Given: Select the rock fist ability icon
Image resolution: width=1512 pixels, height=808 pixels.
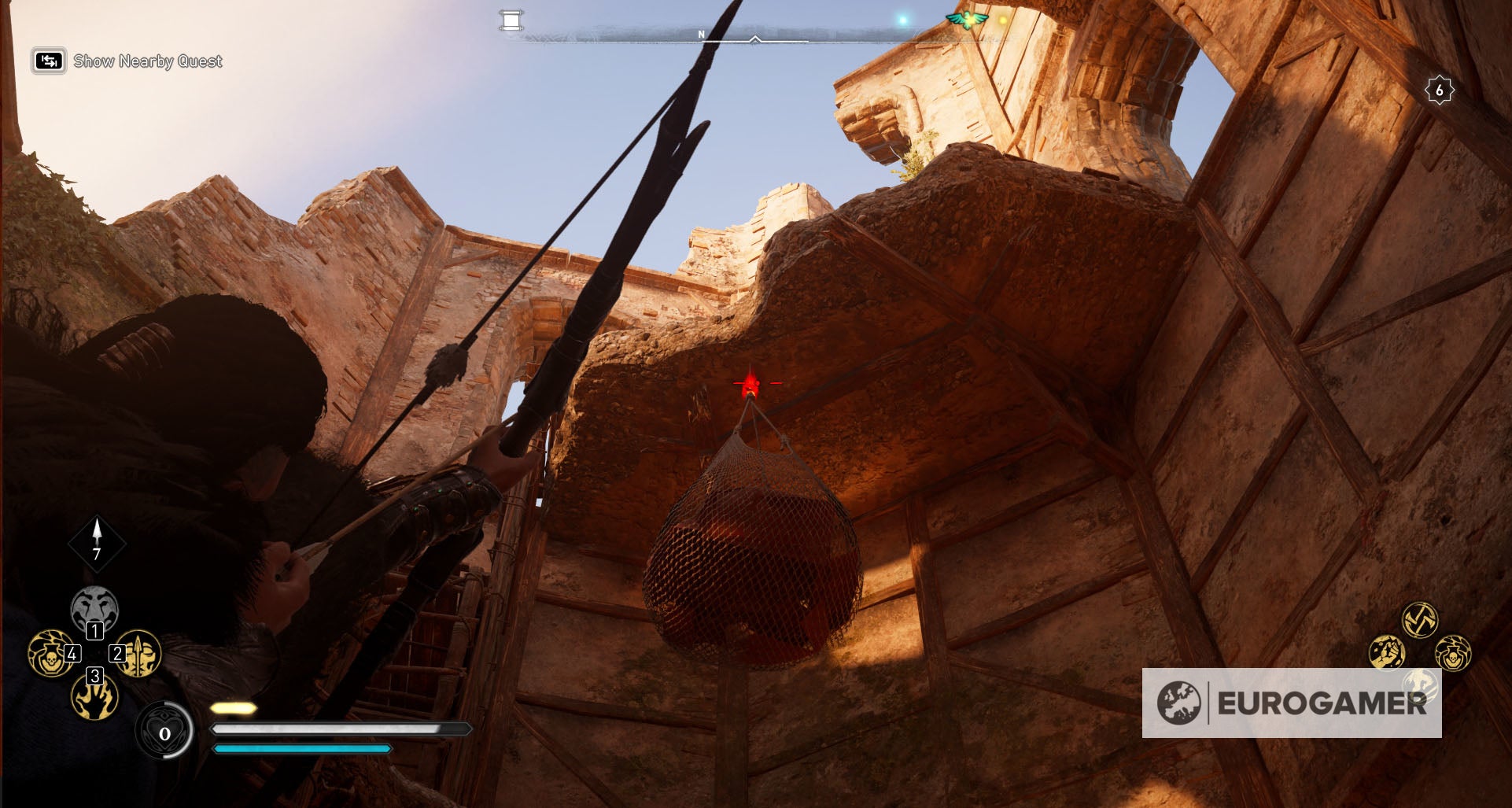Looking at the screenshot, I should [1388, 653].
